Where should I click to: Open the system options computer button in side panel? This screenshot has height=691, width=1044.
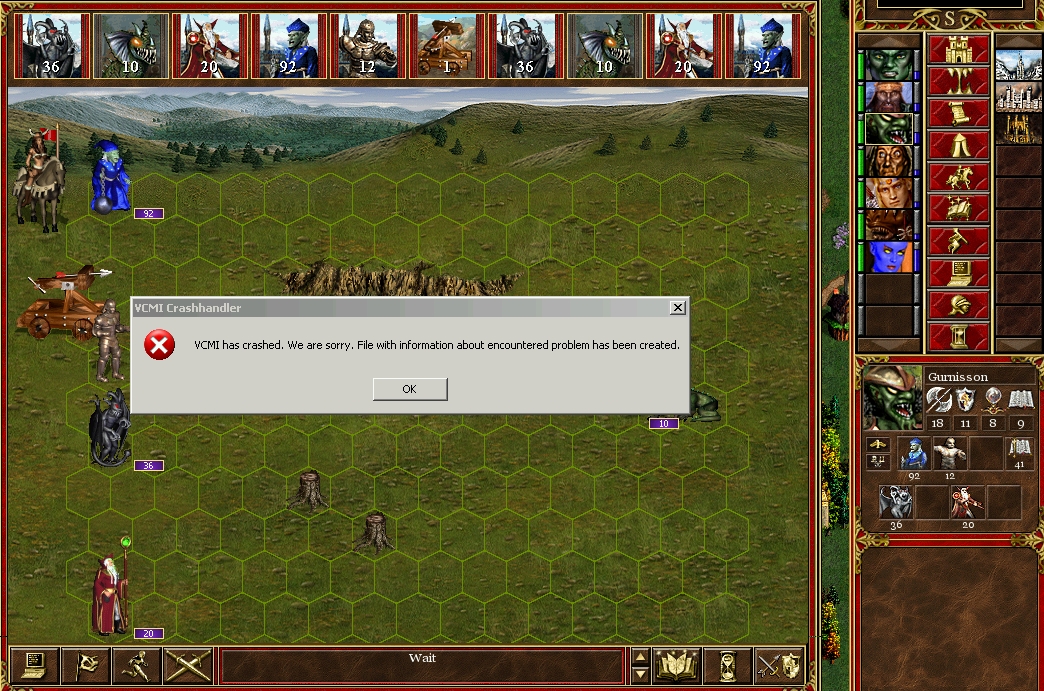pos(958,272)
